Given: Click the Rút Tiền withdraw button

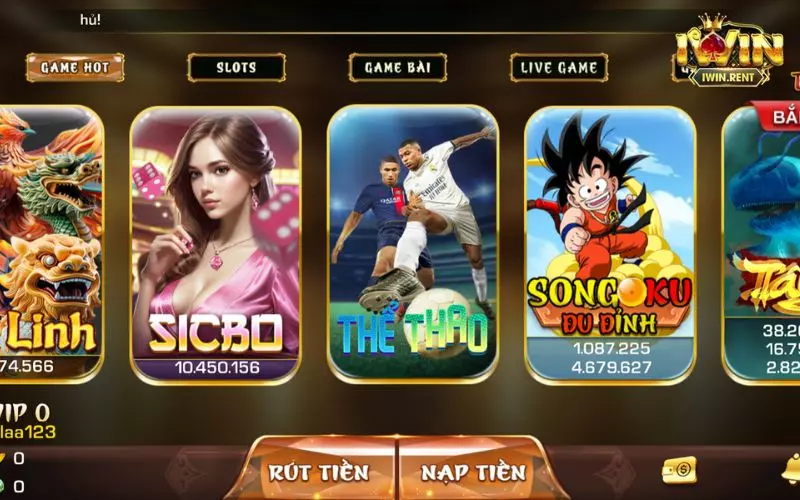Looking at the screenshot, I should click(x=319, y=472).
